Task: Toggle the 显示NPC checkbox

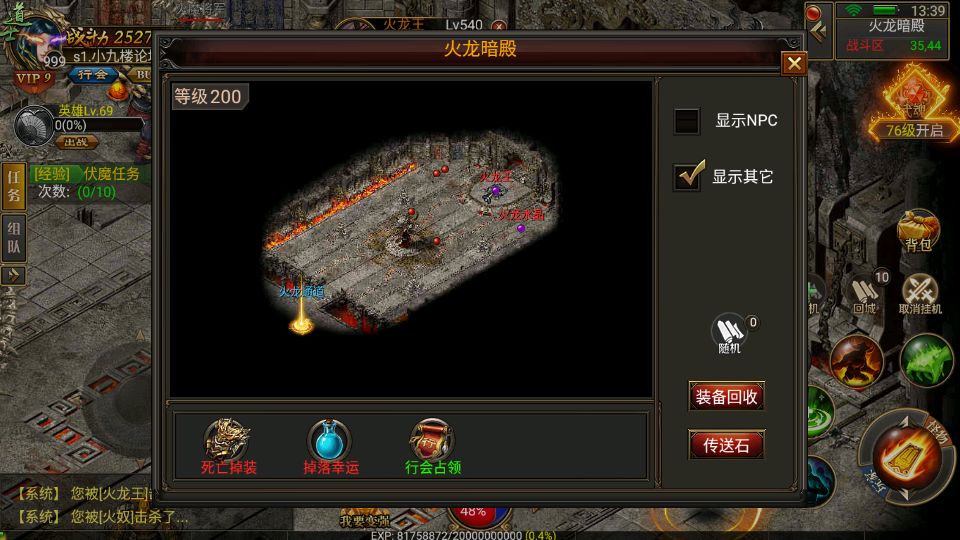Action: (687, 121)
